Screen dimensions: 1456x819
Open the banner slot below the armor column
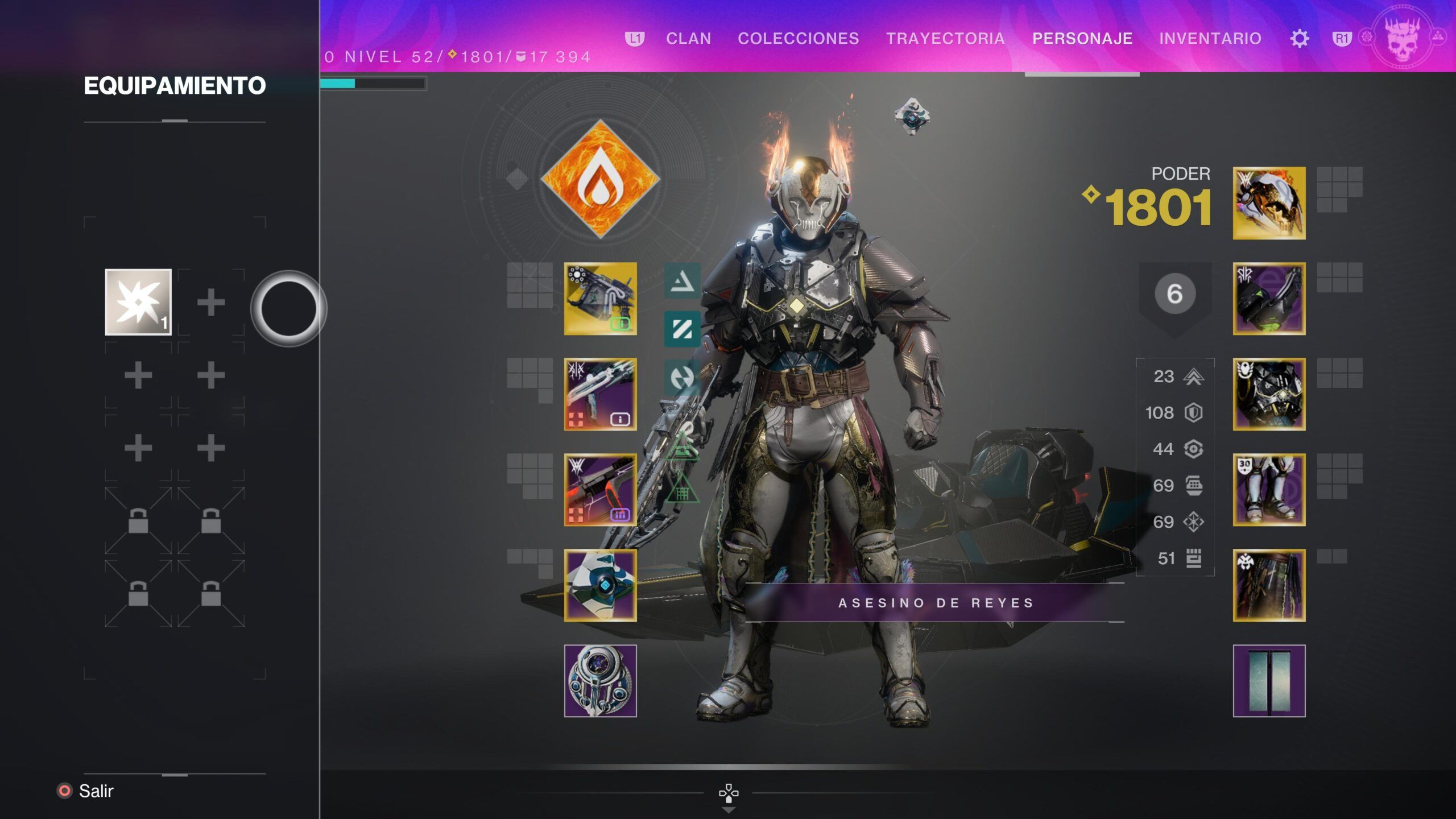pyautogui.click(x=1269, y=681)
